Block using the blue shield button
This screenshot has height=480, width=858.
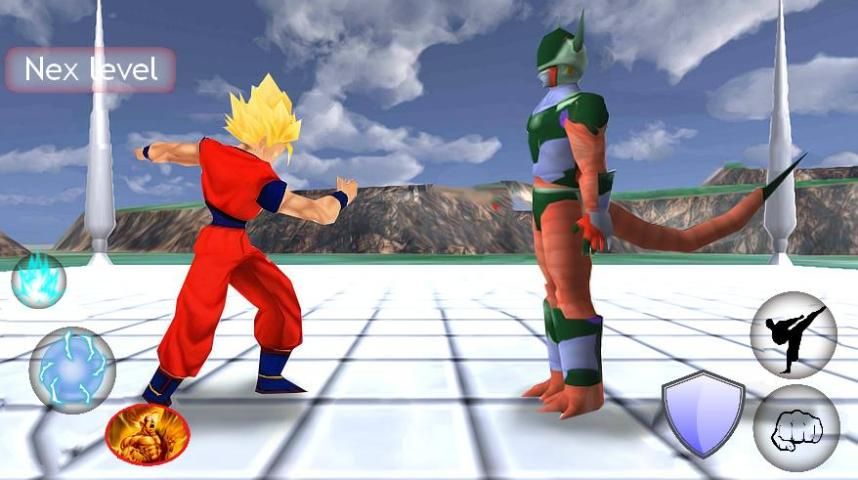tap(703, 413)
